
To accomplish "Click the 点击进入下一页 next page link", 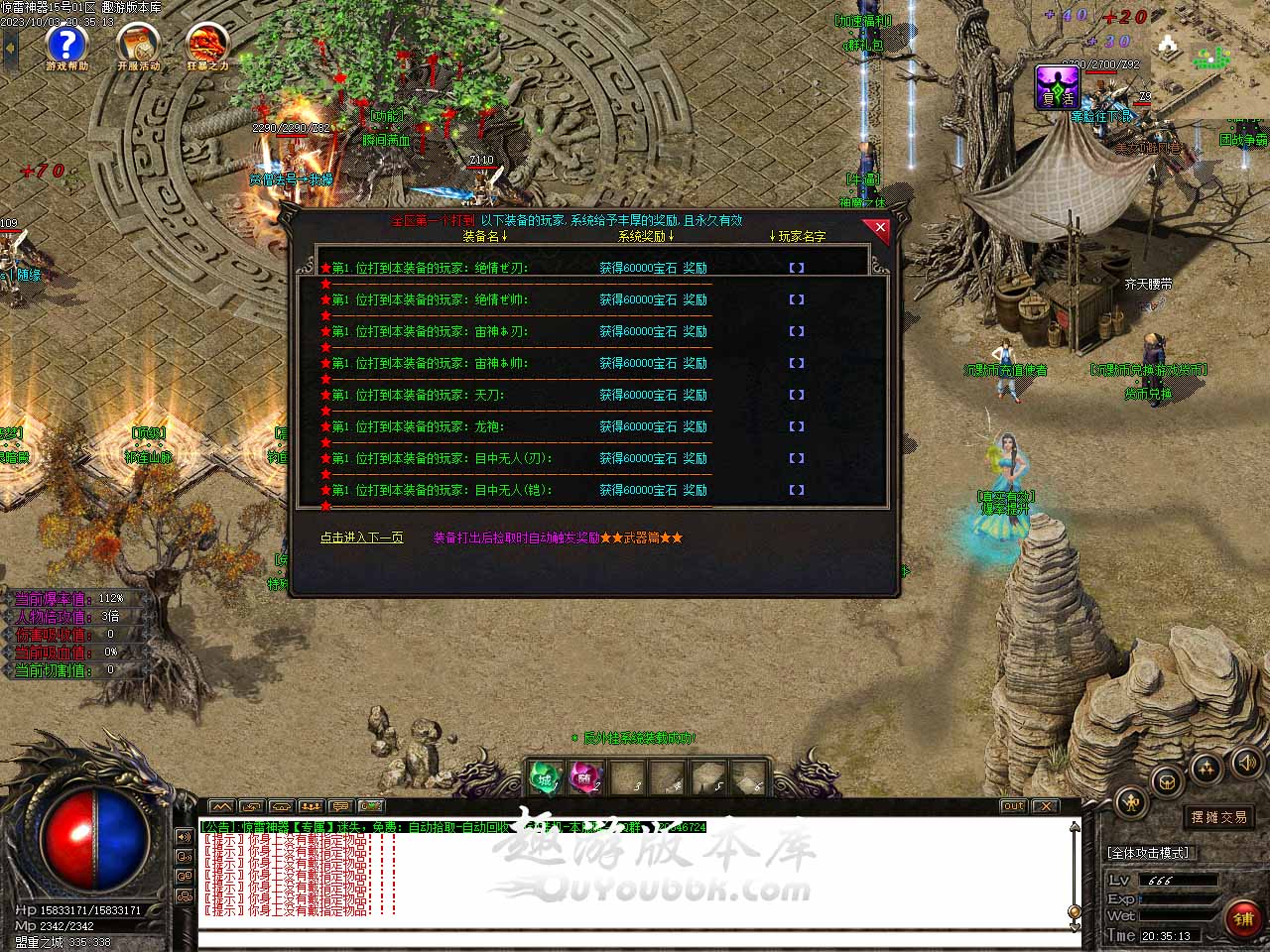I will pyautogui.click(x=361, y=537).
